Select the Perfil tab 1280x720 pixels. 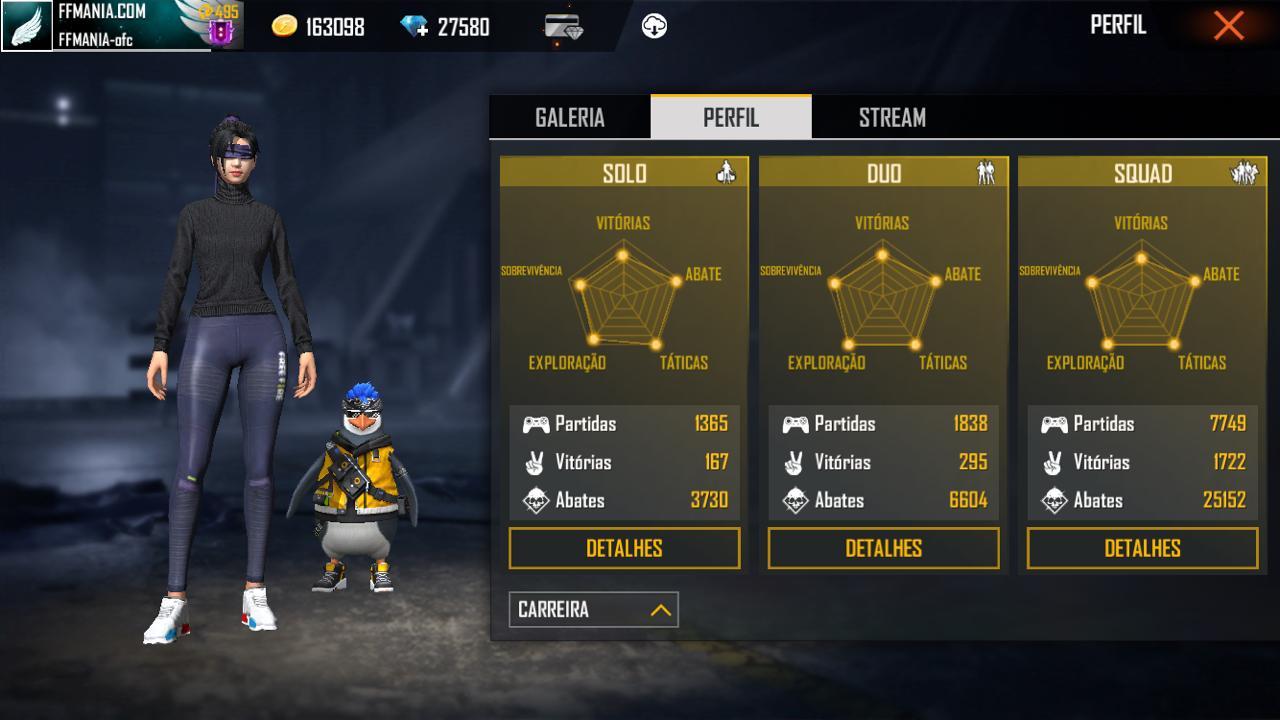[731, 117]
